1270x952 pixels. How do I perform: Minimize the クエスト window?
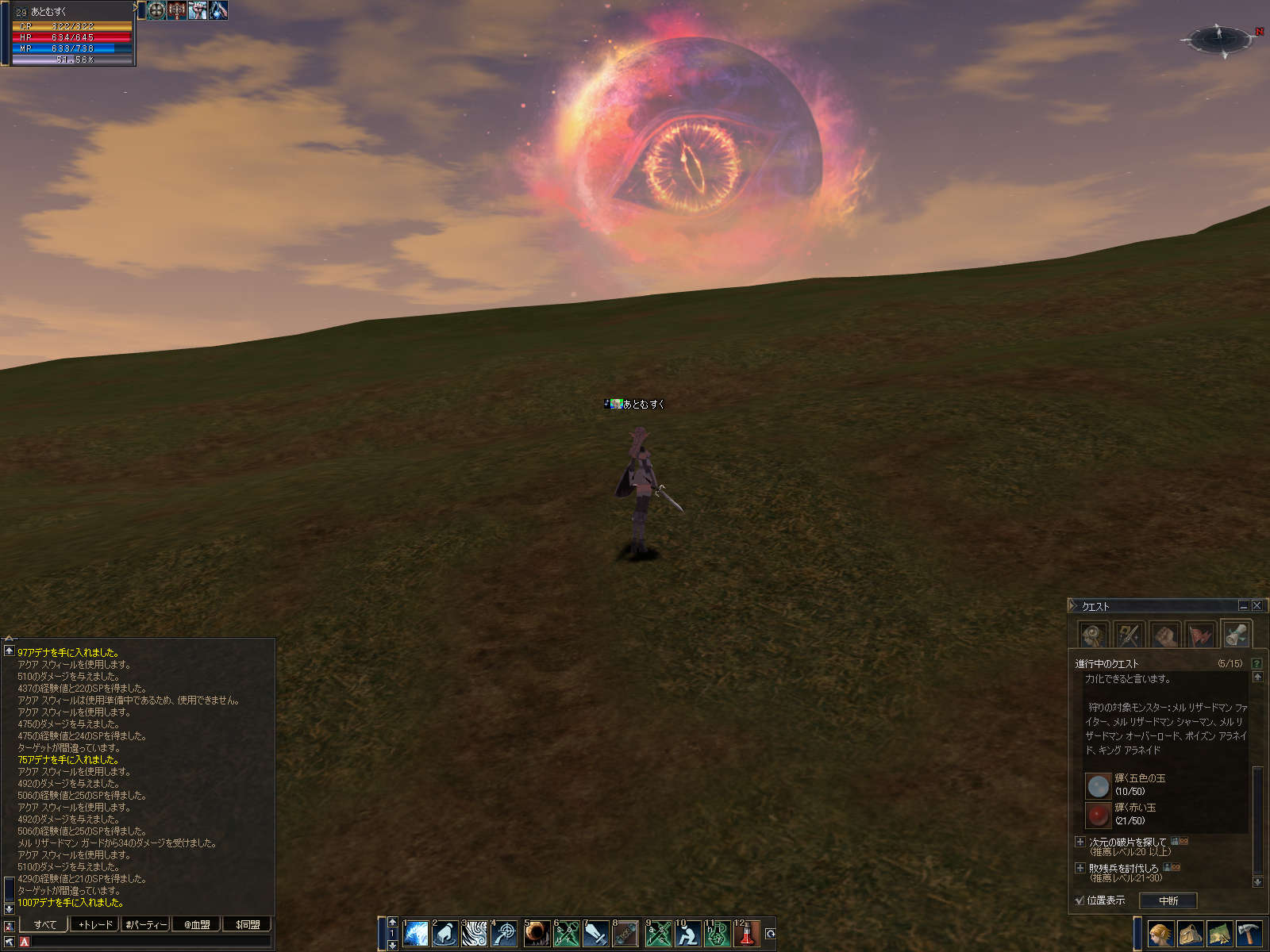click(1243, 605)
